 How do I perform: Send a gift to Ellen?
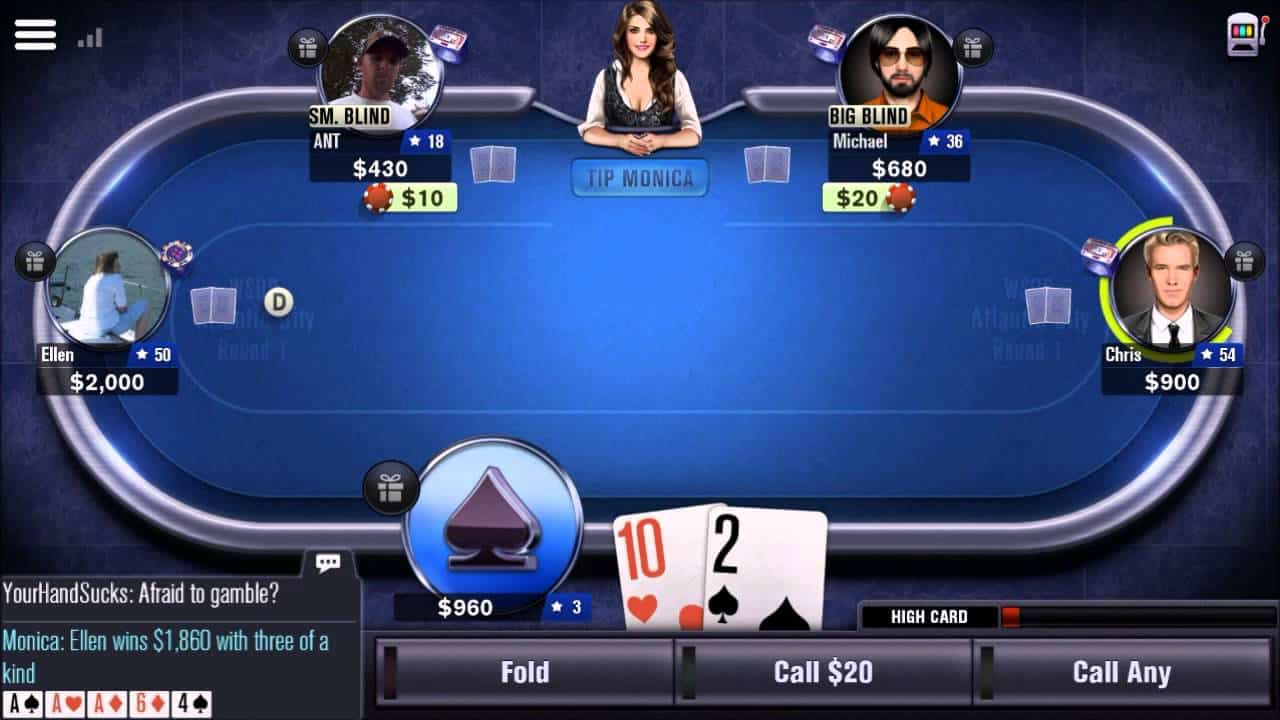click(x=34, y=262)
